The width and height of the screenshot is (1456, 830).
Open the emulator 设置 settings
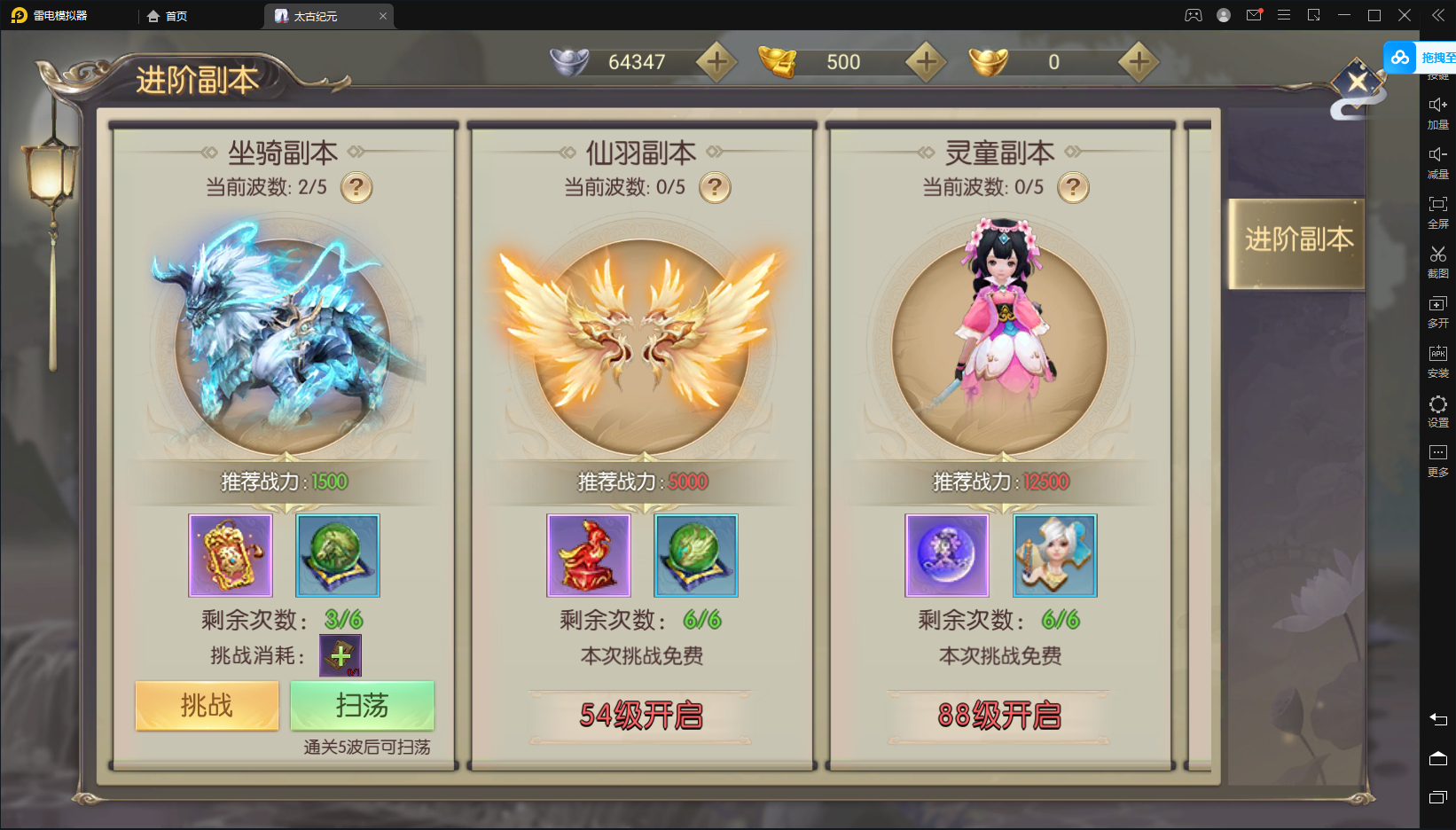pos(1437,411)
